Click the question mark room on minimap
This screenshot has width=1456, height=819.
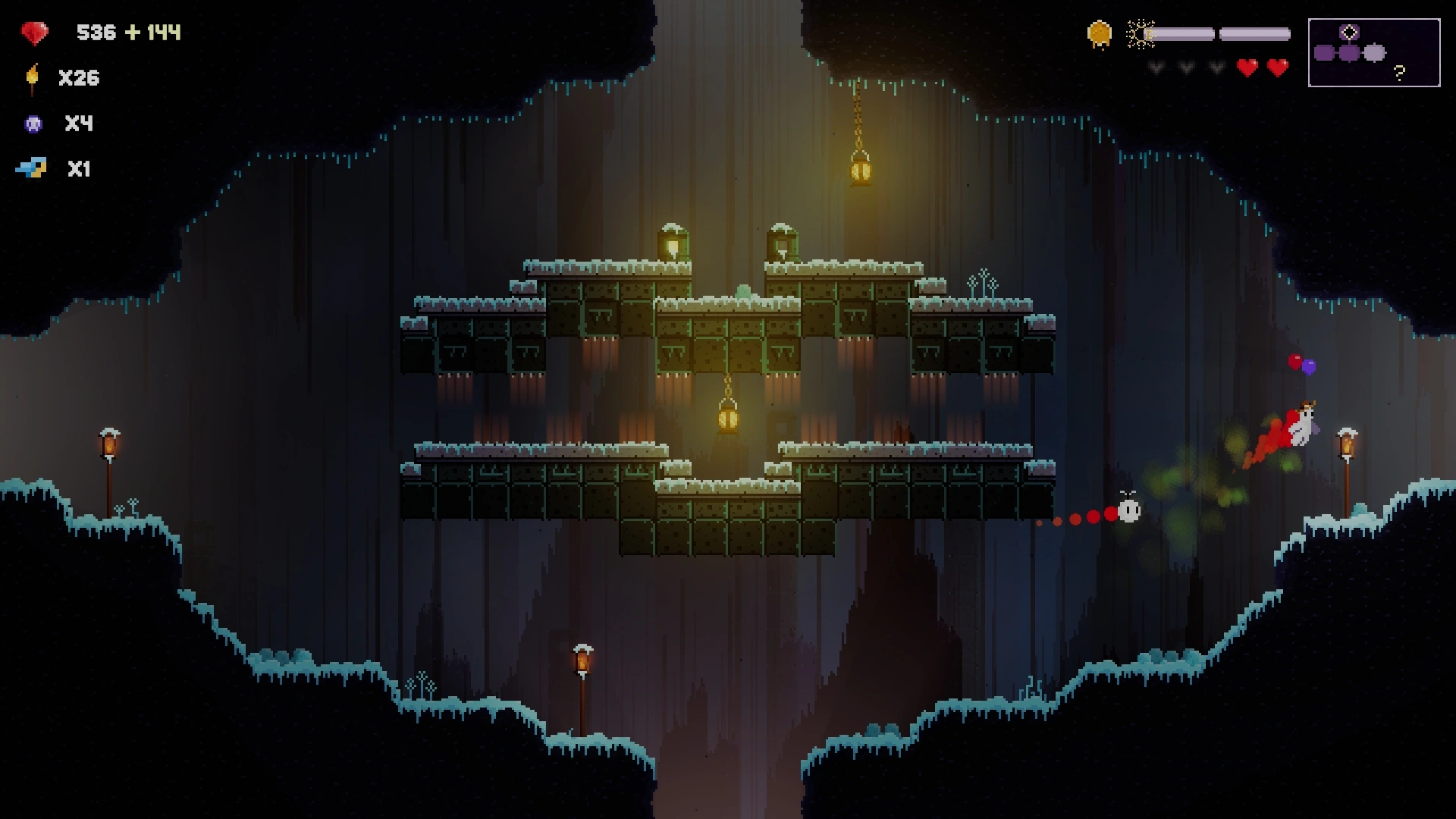coord(1399,72)
